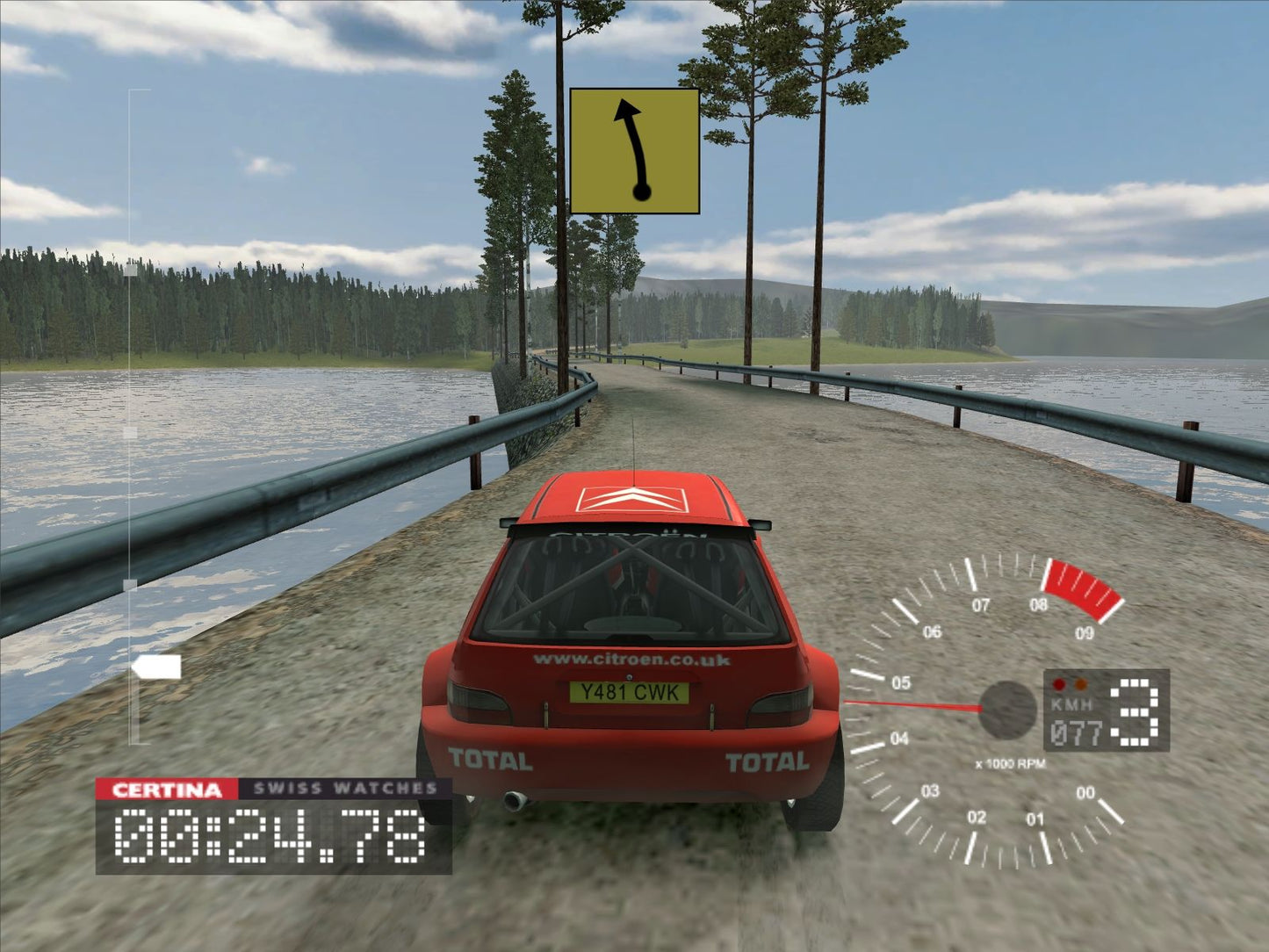Open the tachometer center hub
This screenshot has height=952, width=1269.
point(1008,711)
